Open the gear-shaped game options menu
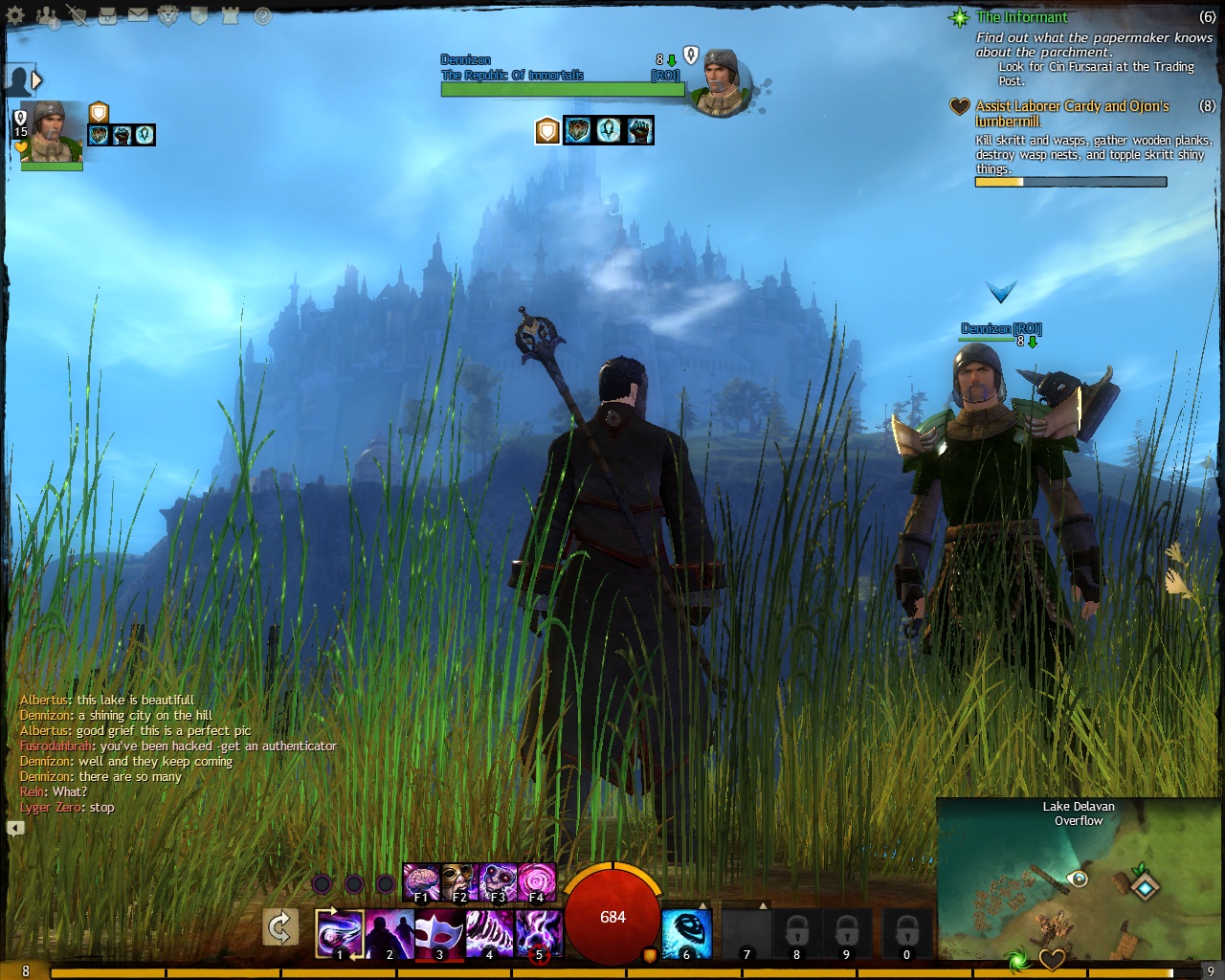The image size is (1225, 980). click(15, 15)
